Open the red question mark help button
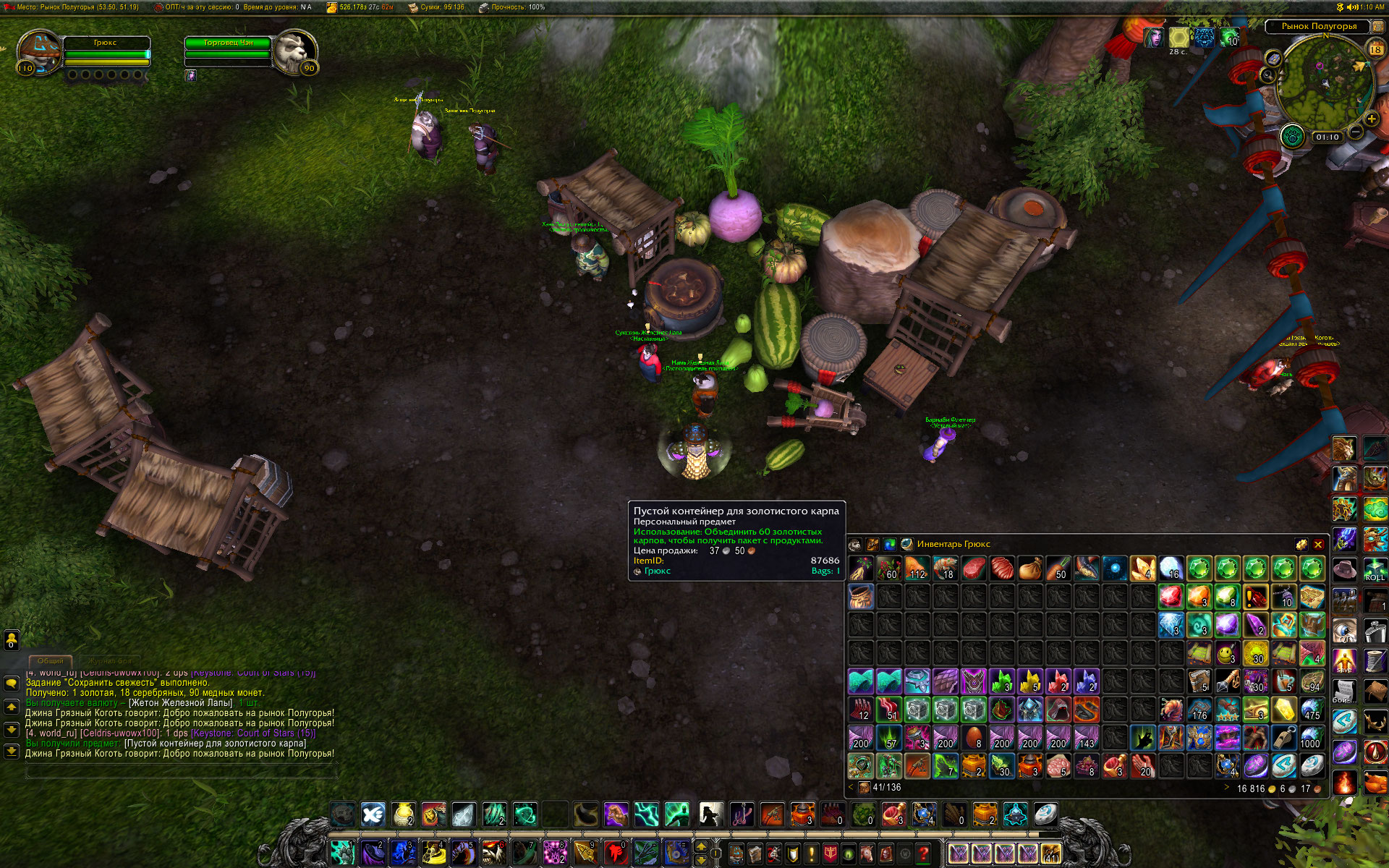Viewport: 1389px width, 868px height. (x=923, y=854)
